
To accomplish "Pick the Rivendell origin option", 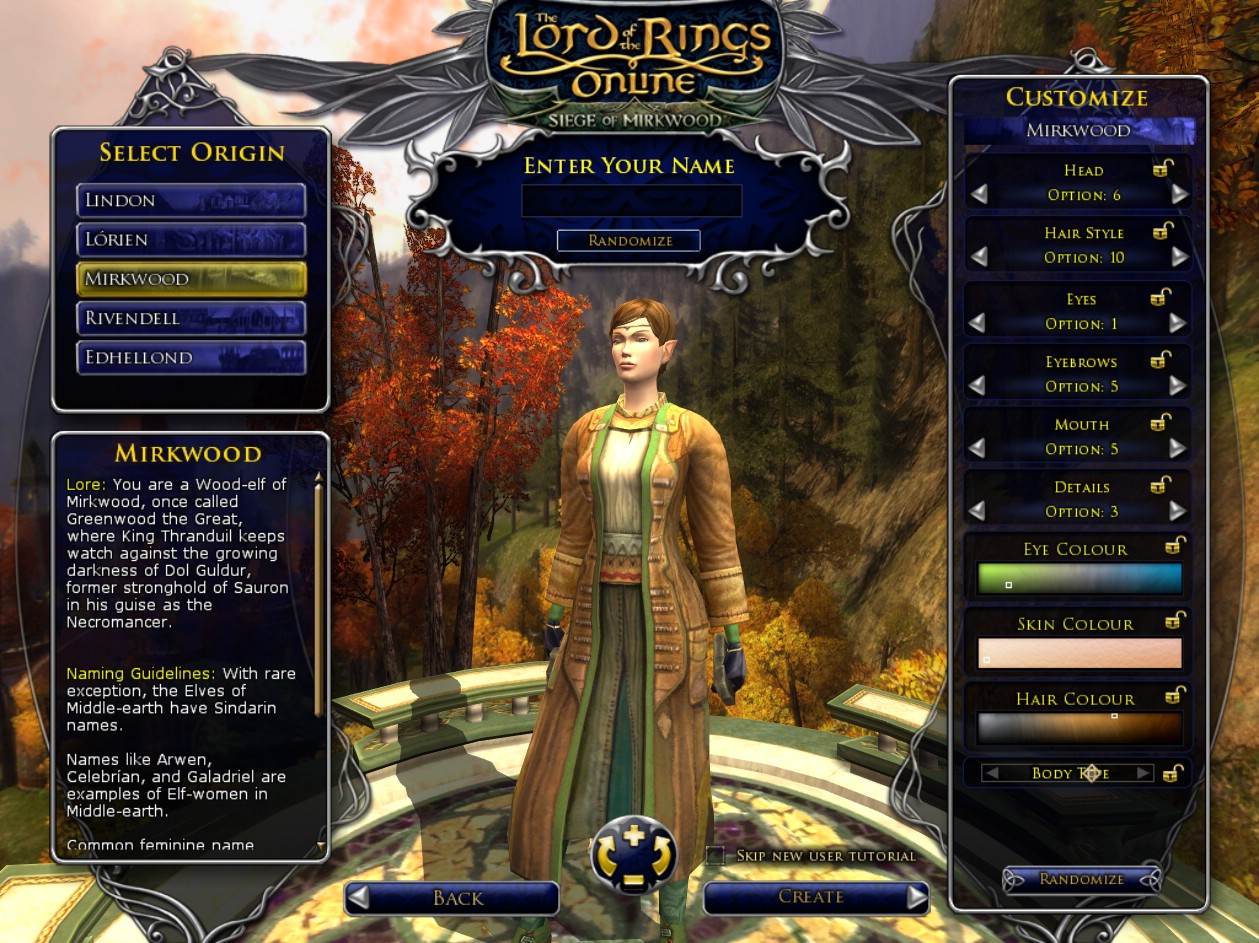I will point(191,319).
